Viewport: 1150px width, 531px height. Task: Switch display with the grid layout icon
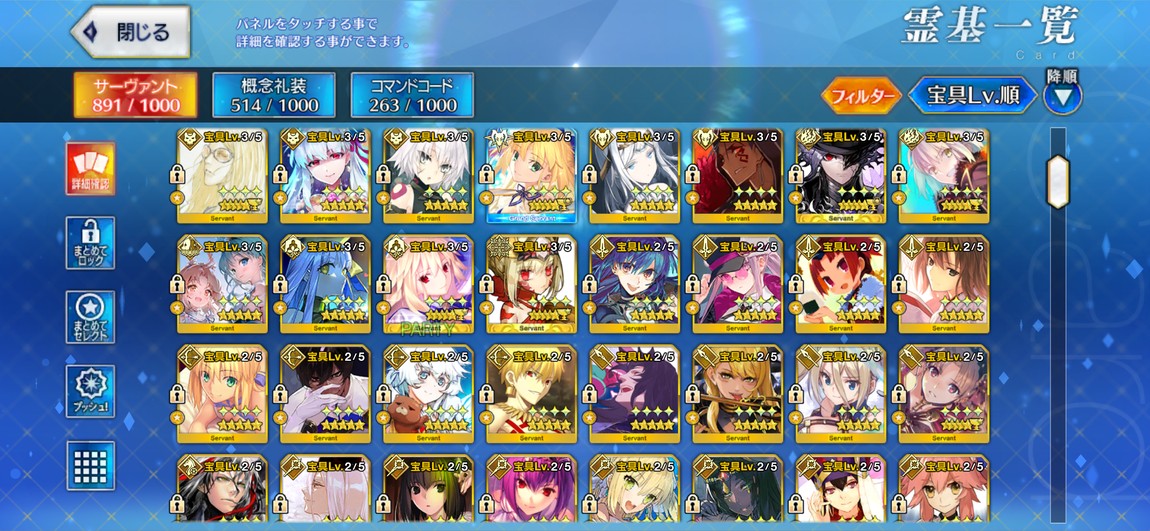90,465
